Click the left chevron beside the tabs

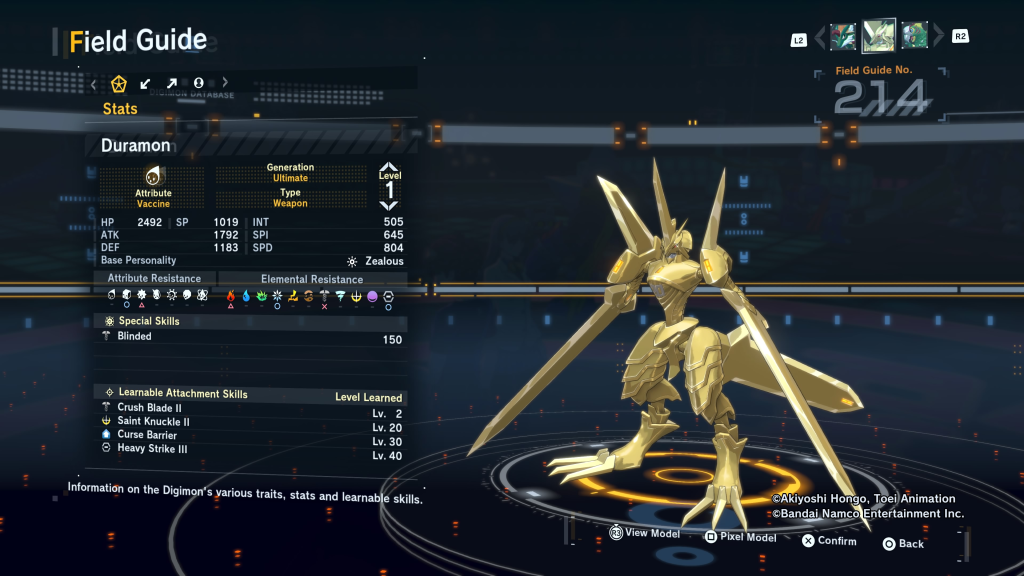pyautogui.click(x=94, y=83)
